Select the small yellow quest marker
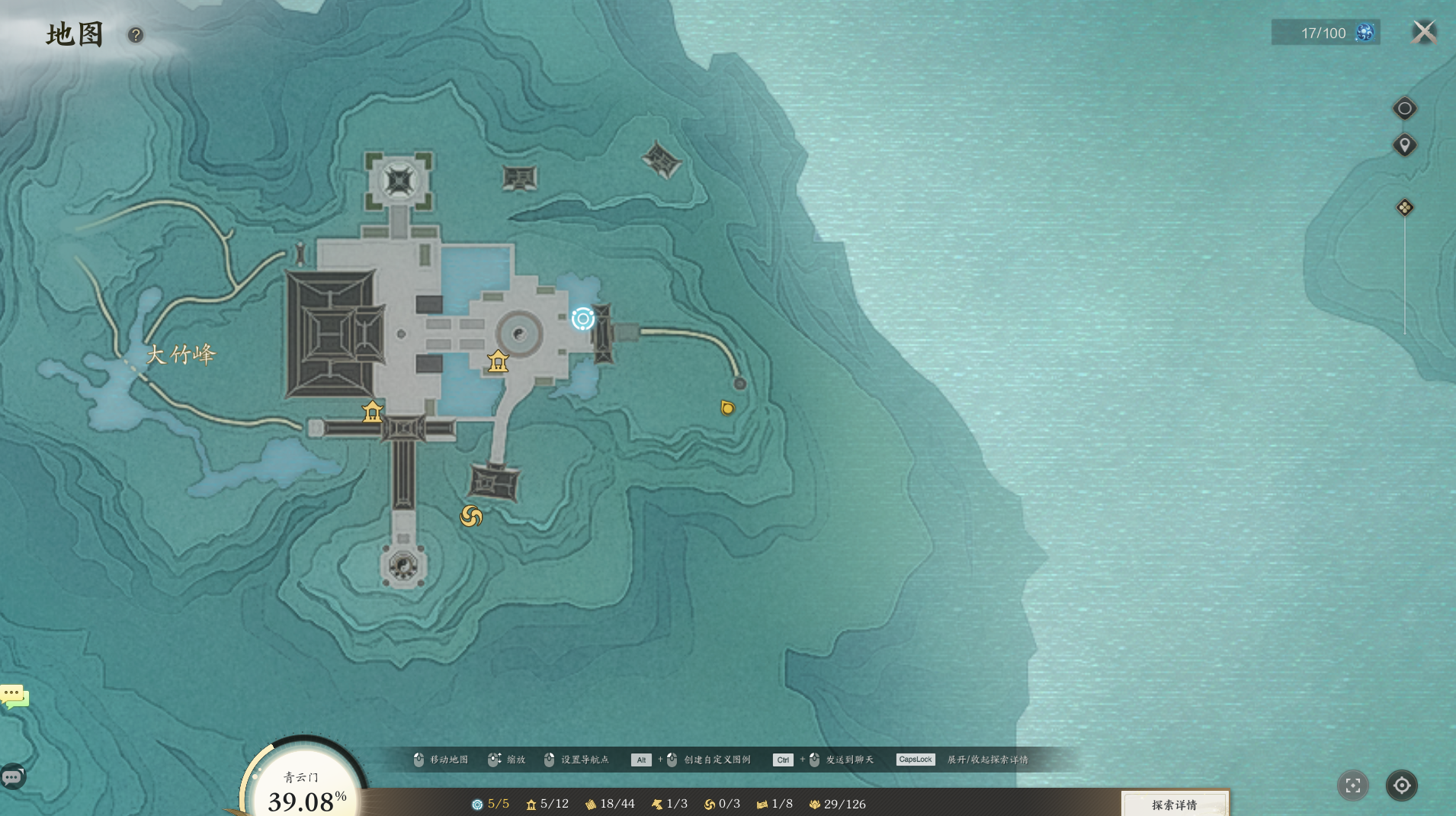Viewport: 1456px width, 816px height. coord(727,408)
